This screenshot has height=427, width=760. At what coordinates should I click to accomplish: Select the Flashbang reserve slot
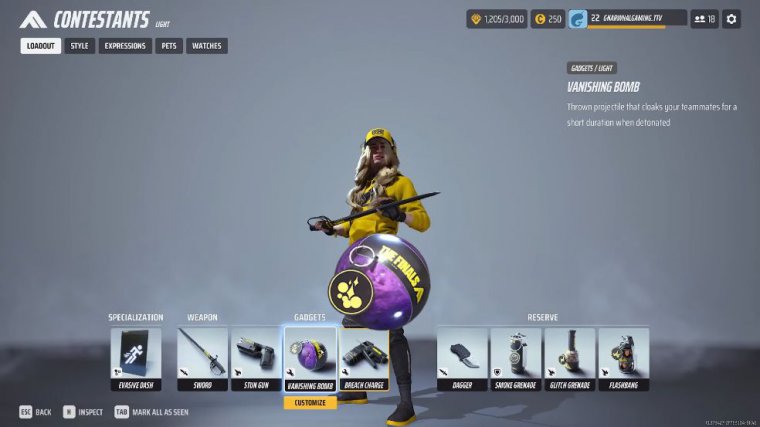pos(623,359)
